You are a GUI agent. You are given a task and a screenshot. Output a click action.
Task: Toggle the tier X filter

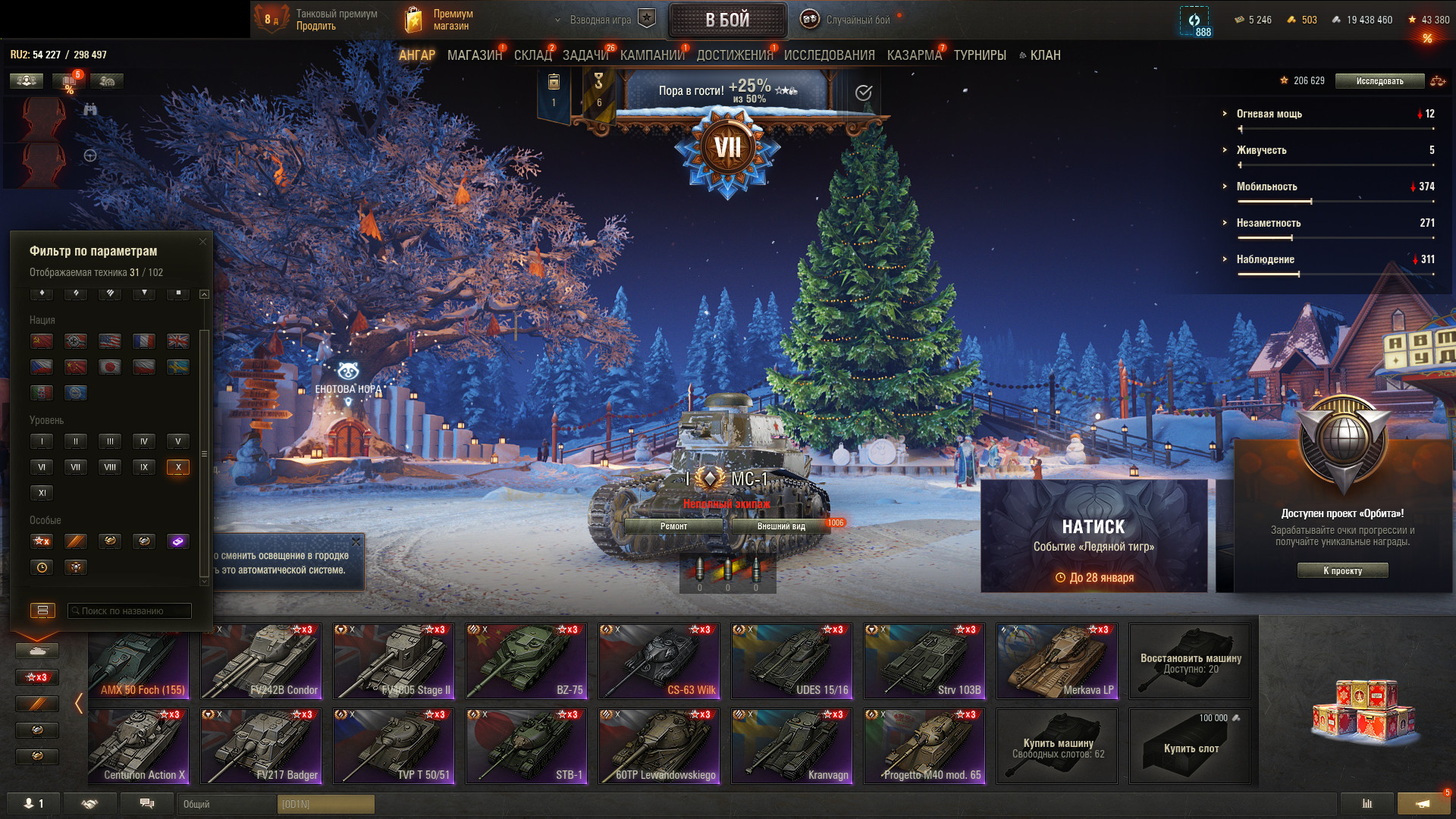point(178,467)
